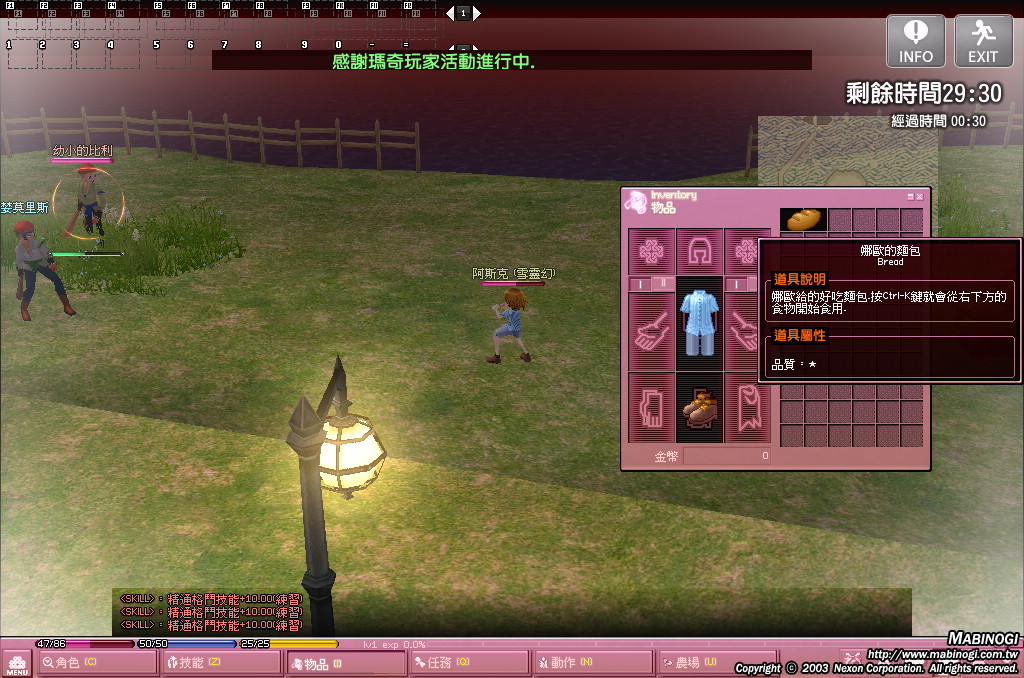
Task: Click the gold (金幣) amount field
Action: pyautogui.click(x=727, y=456)
